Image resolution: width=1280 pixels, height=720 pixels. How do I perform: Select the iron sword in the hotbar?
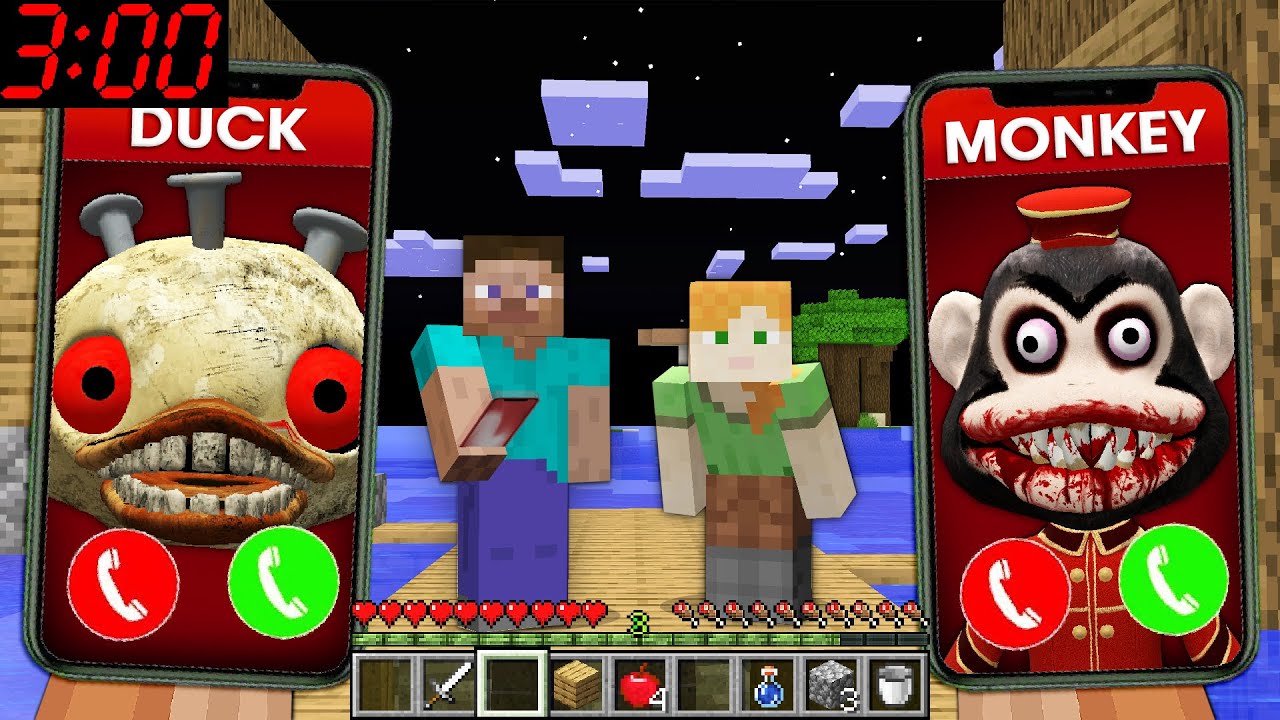point(447,685)
